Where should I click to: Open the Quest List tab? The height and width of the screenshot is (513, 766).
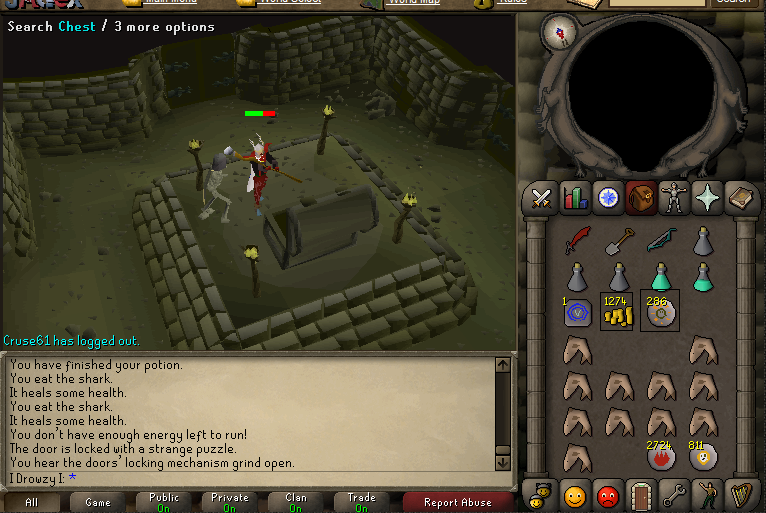point(607,198)
